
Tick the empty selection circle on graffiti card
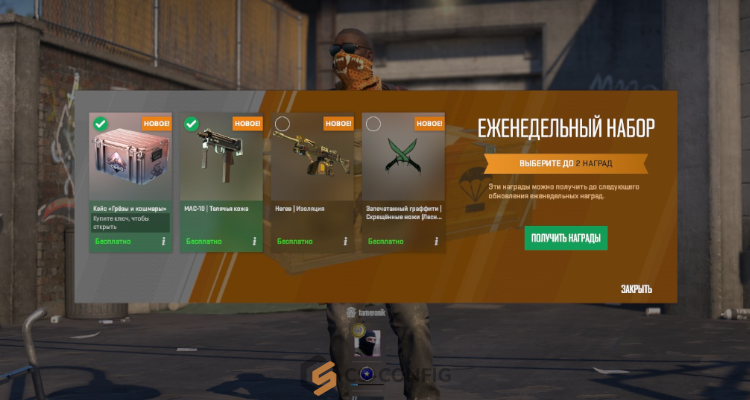click(373, 124)
